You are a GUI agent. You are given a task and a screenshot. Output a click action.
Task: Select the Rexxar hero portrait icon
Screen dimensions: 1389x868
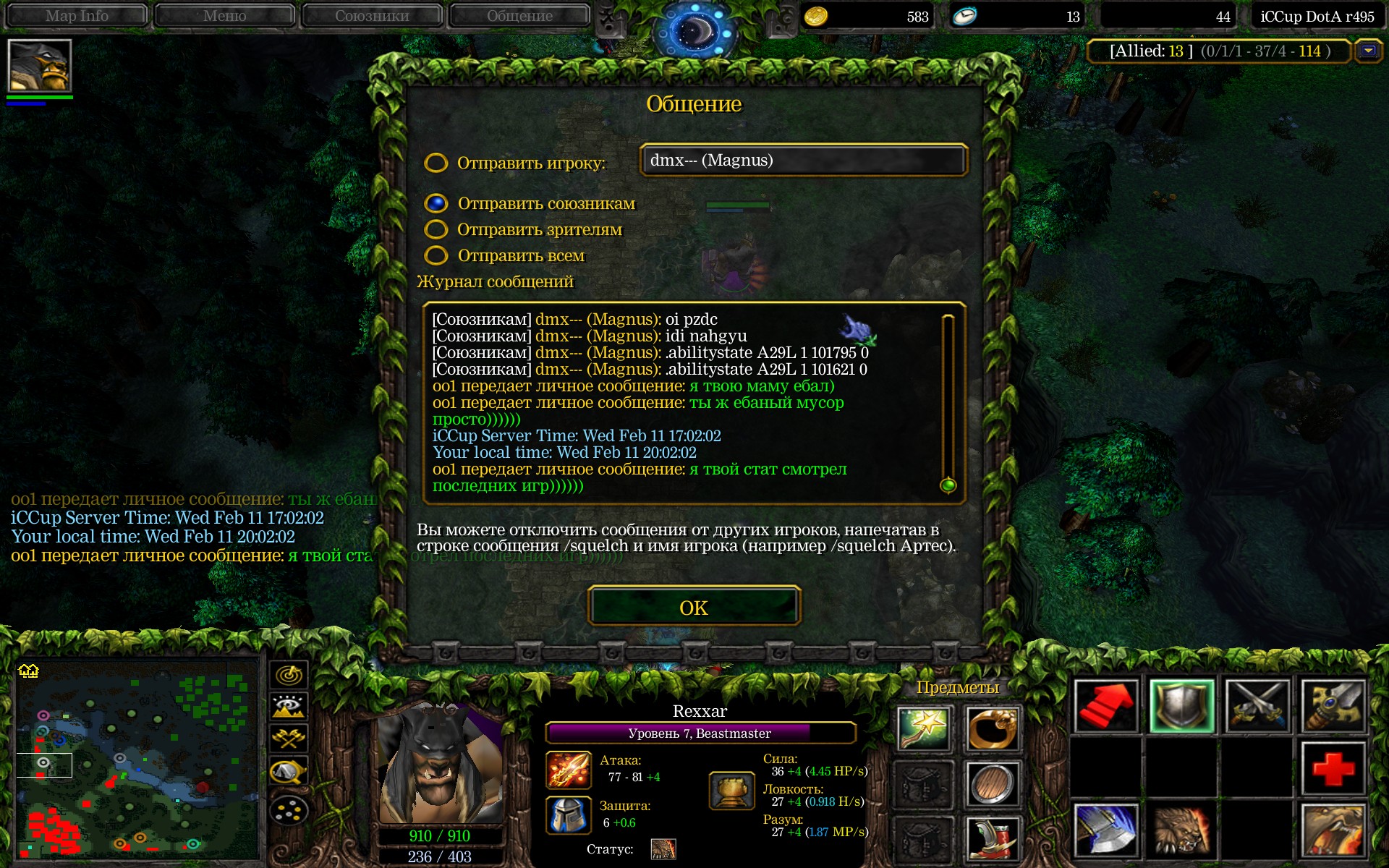[x=39, y=65]
